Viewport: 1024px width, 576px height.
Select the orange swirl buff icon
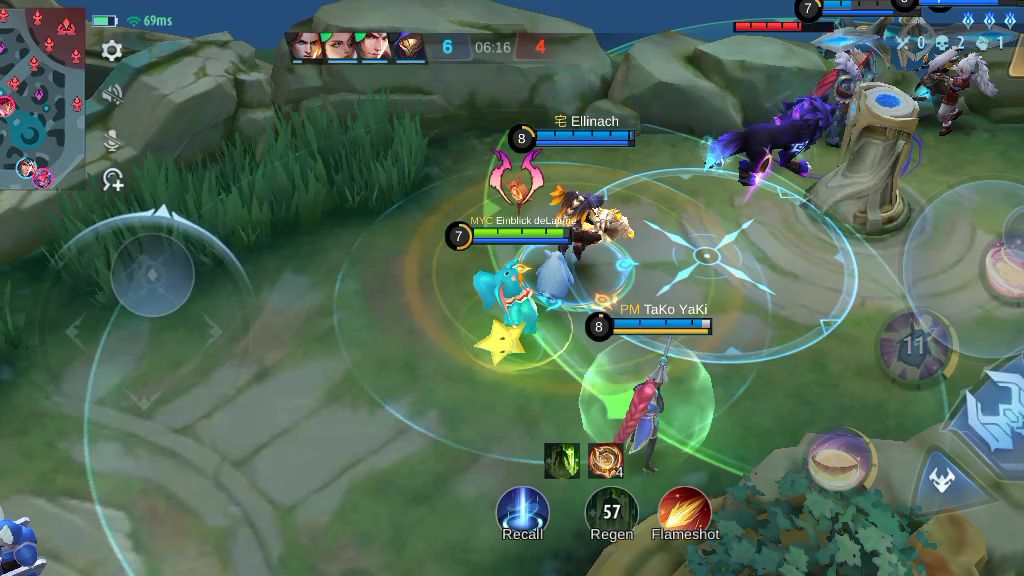click(x=605, y=461)
